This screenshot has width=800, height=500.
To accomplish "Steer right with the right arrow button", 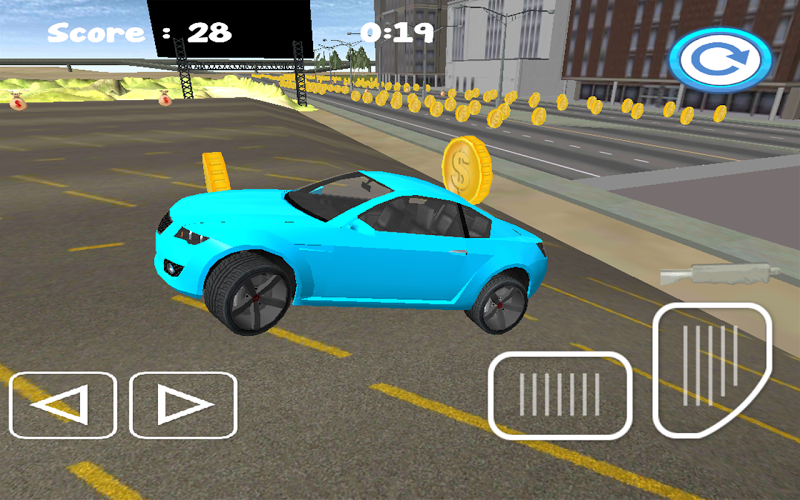I will pyautogui.click(x=183, y=405).
